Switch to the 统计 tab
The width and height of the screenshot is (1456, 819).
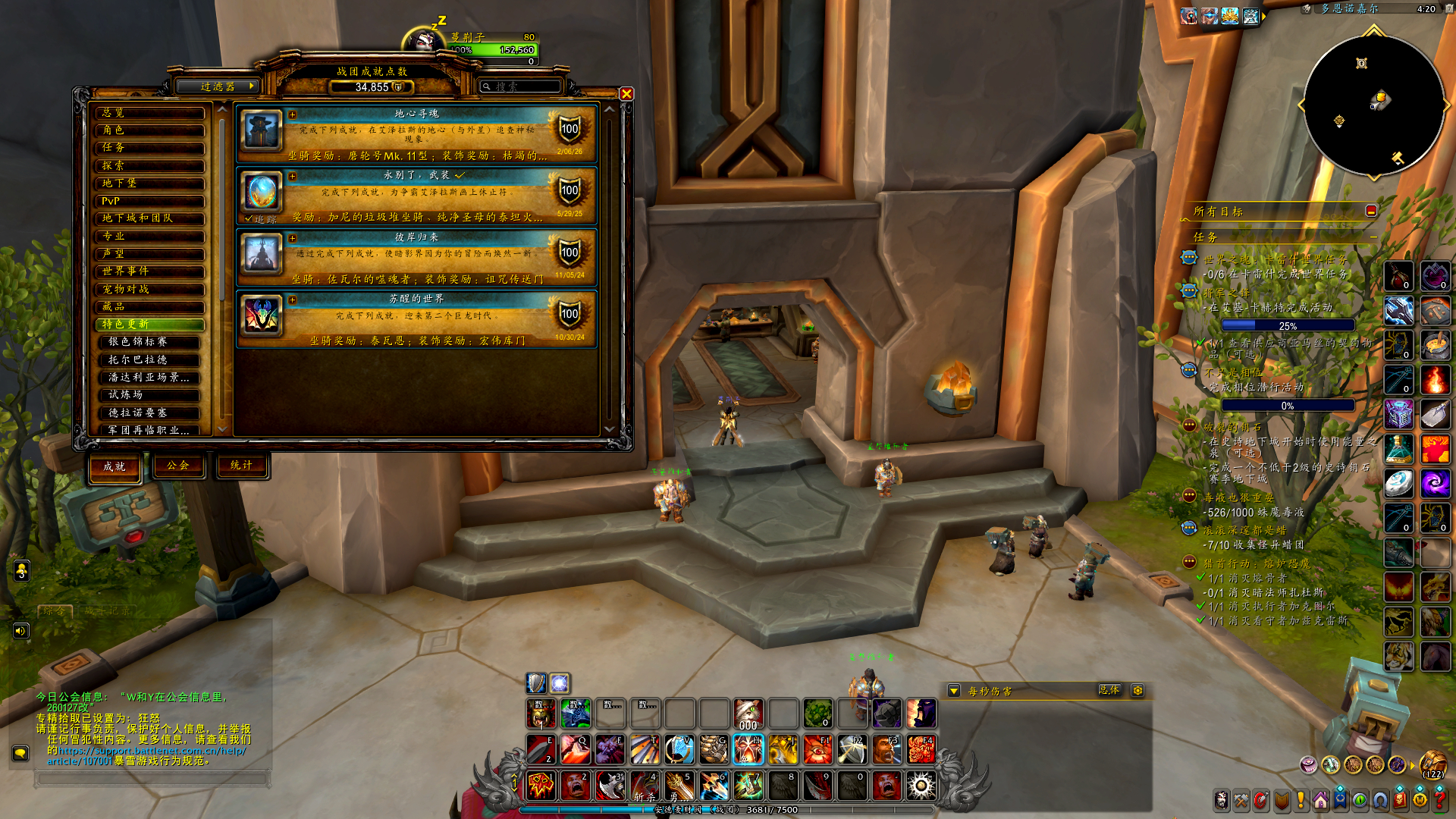[241, 466]
